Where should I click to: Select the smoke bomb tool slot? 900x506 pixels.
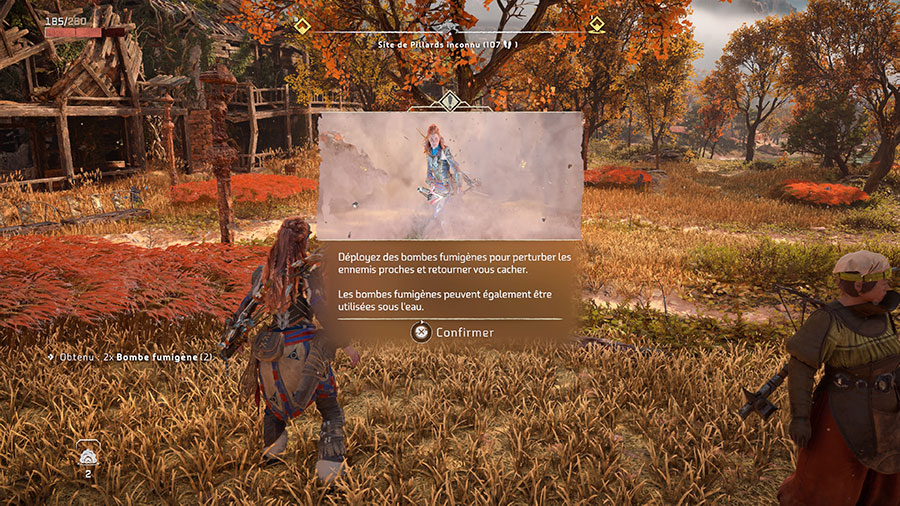[x=87, y=455]
